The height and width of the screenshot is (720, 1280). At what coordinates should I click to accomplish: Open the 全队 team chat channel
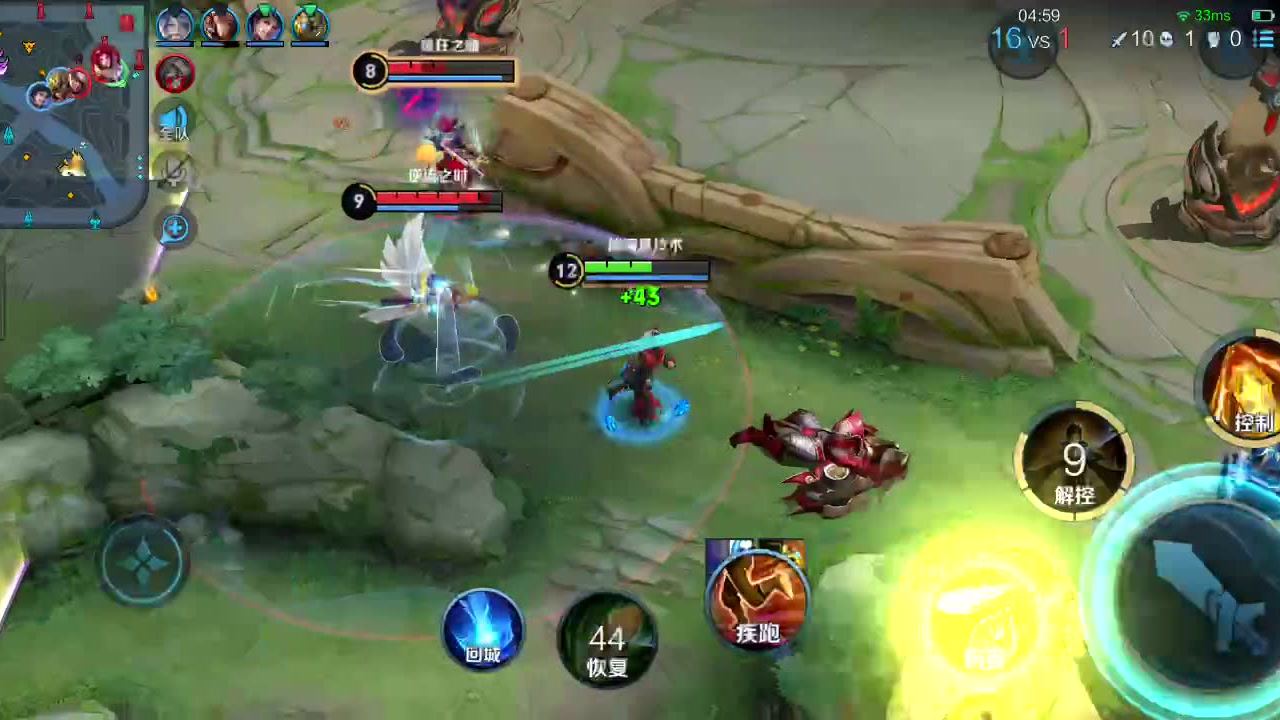click(174, 122)
